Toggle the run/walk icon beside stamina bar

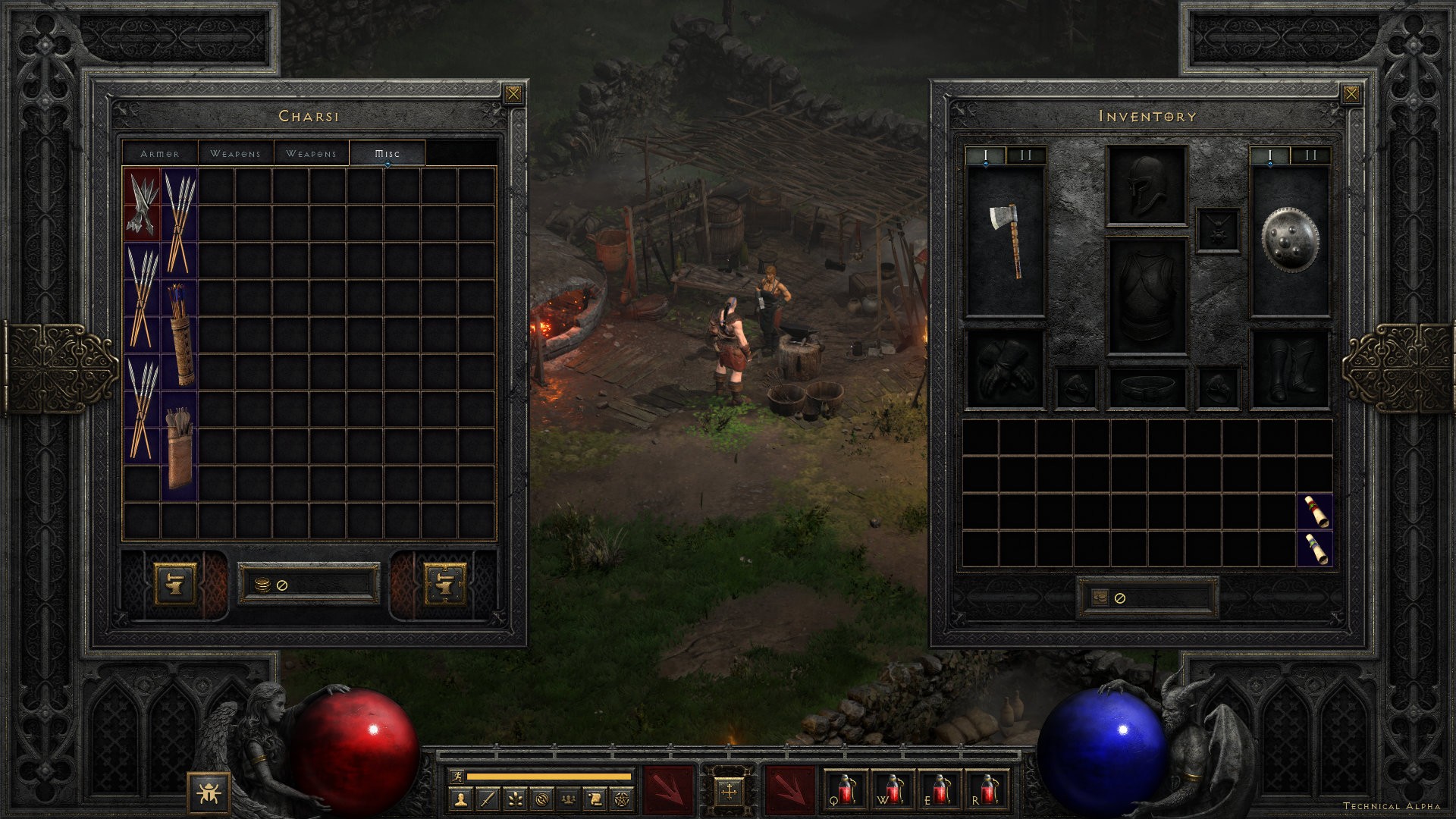(x=456, y=776)
